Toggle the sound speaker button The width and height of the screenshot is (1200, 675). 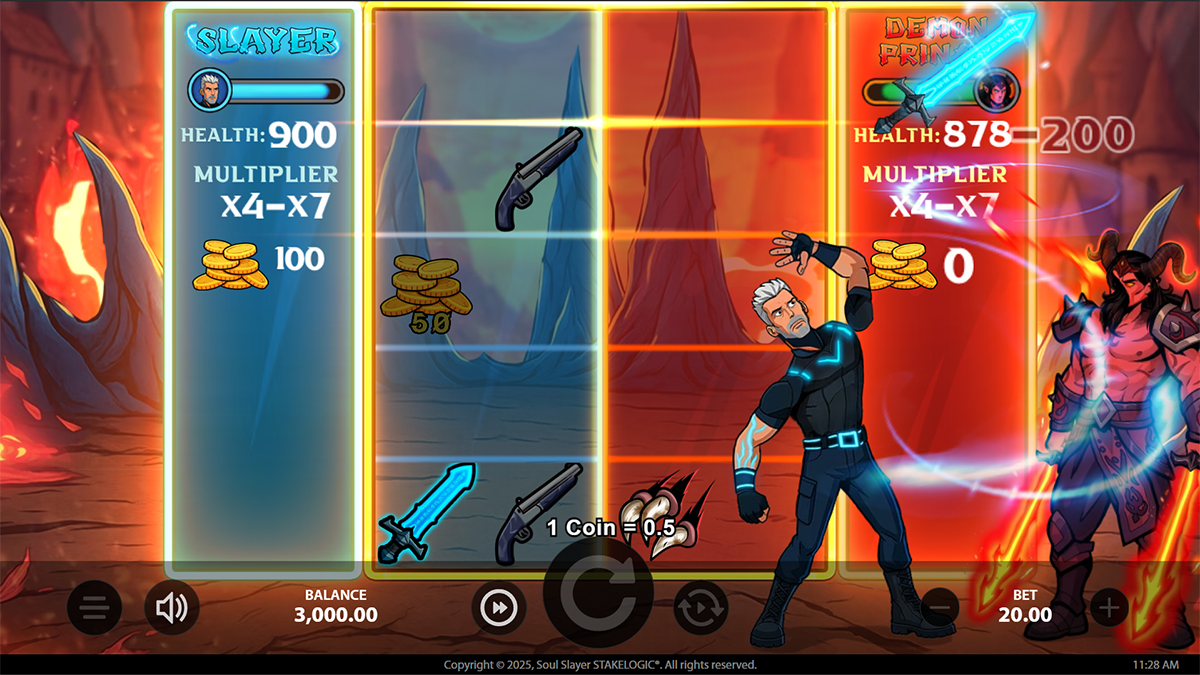pyautogui.click(x=172, y=607)
